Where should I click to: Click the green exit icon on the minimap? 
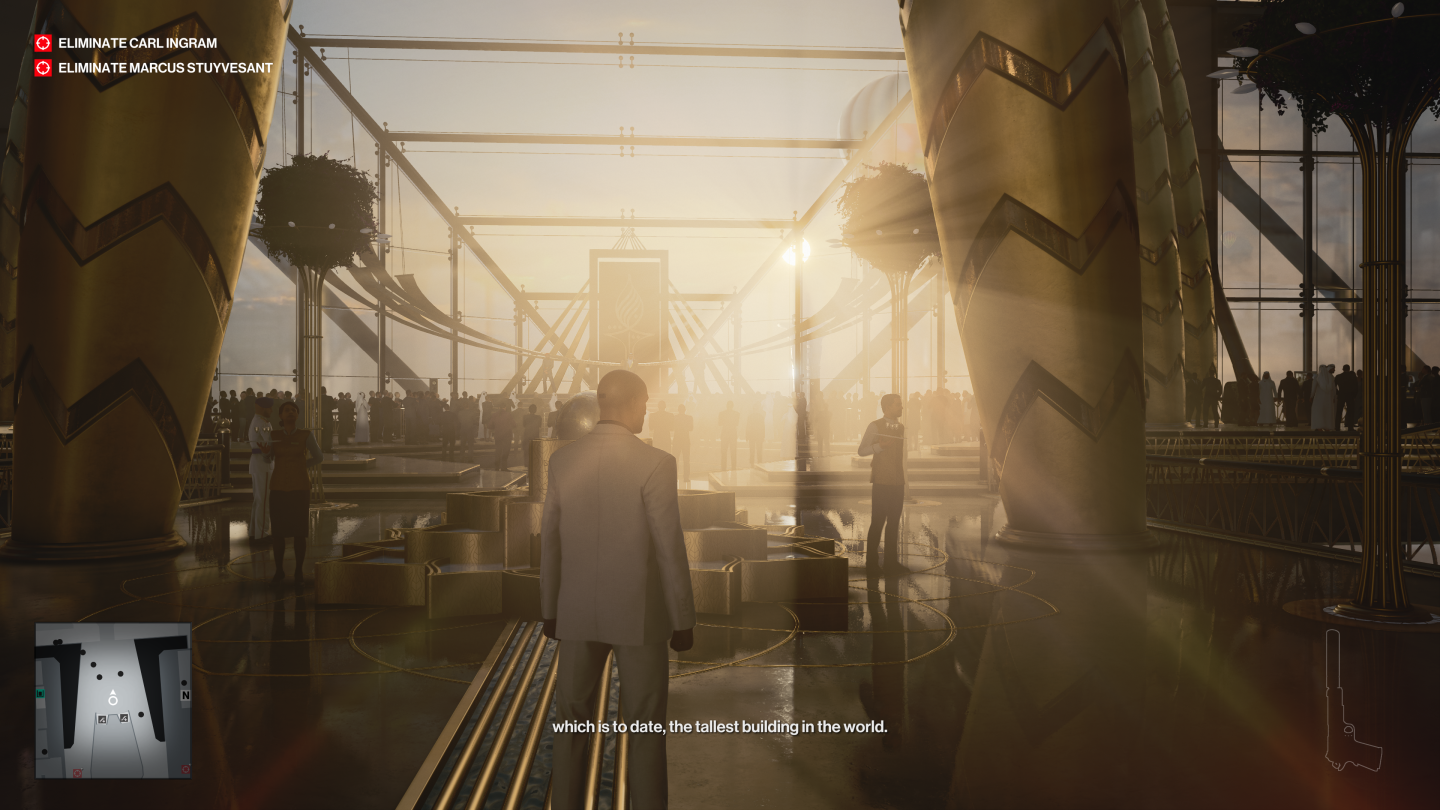click(x=40, y=694)
